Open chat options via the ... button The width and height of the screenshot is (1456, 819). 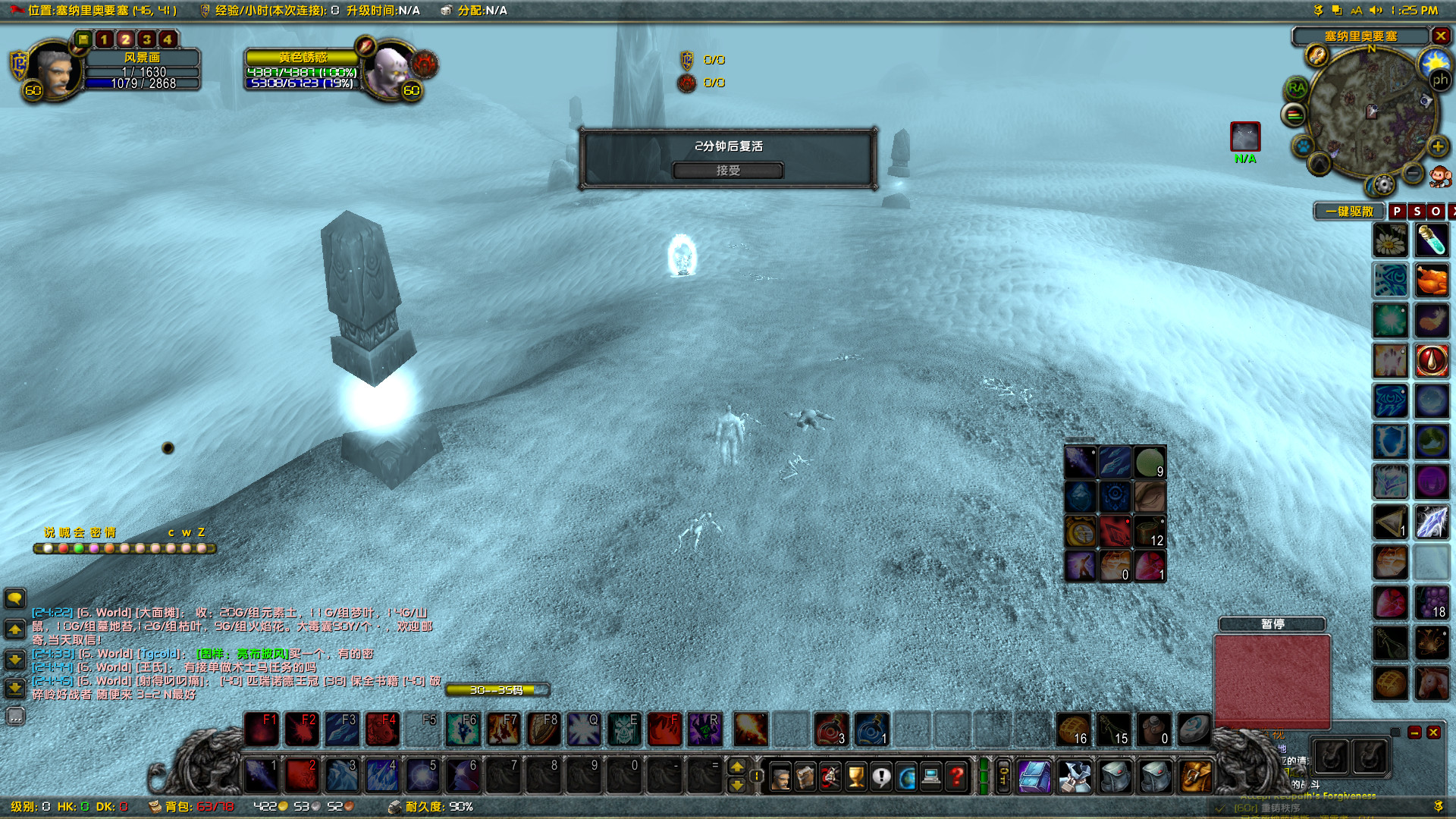[15, 716]
